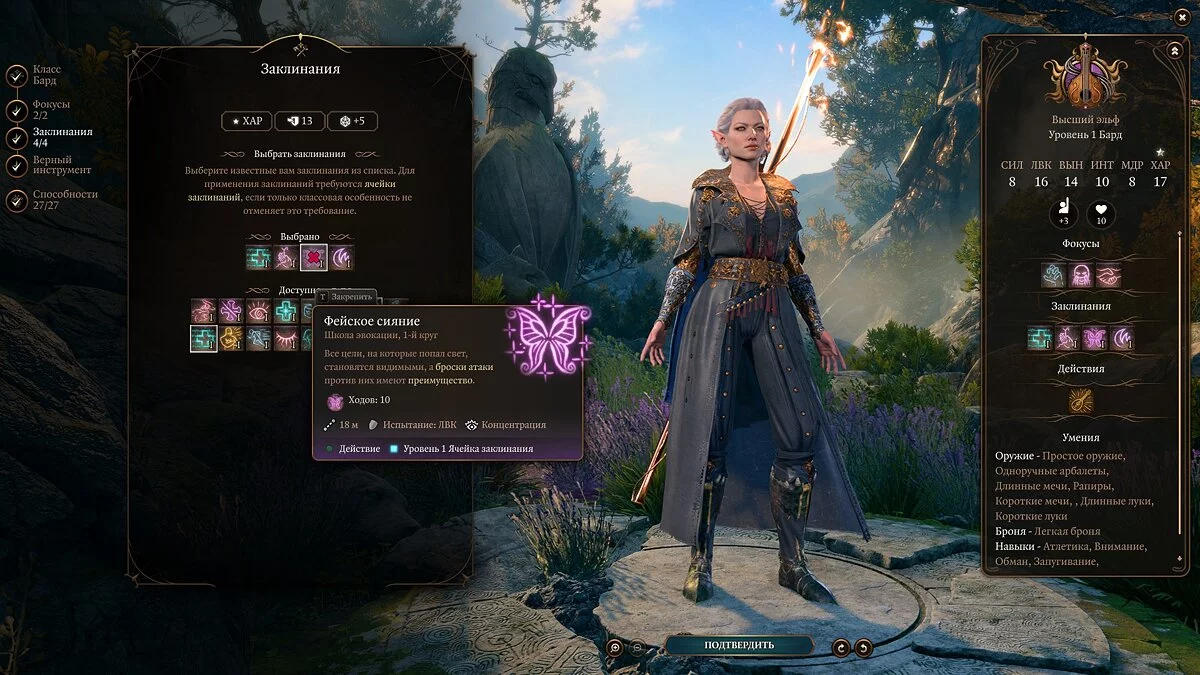Screen dimensions: 1200x675
Task: Rotate character with the clockwise arrow button
Action: click(841, 647)
